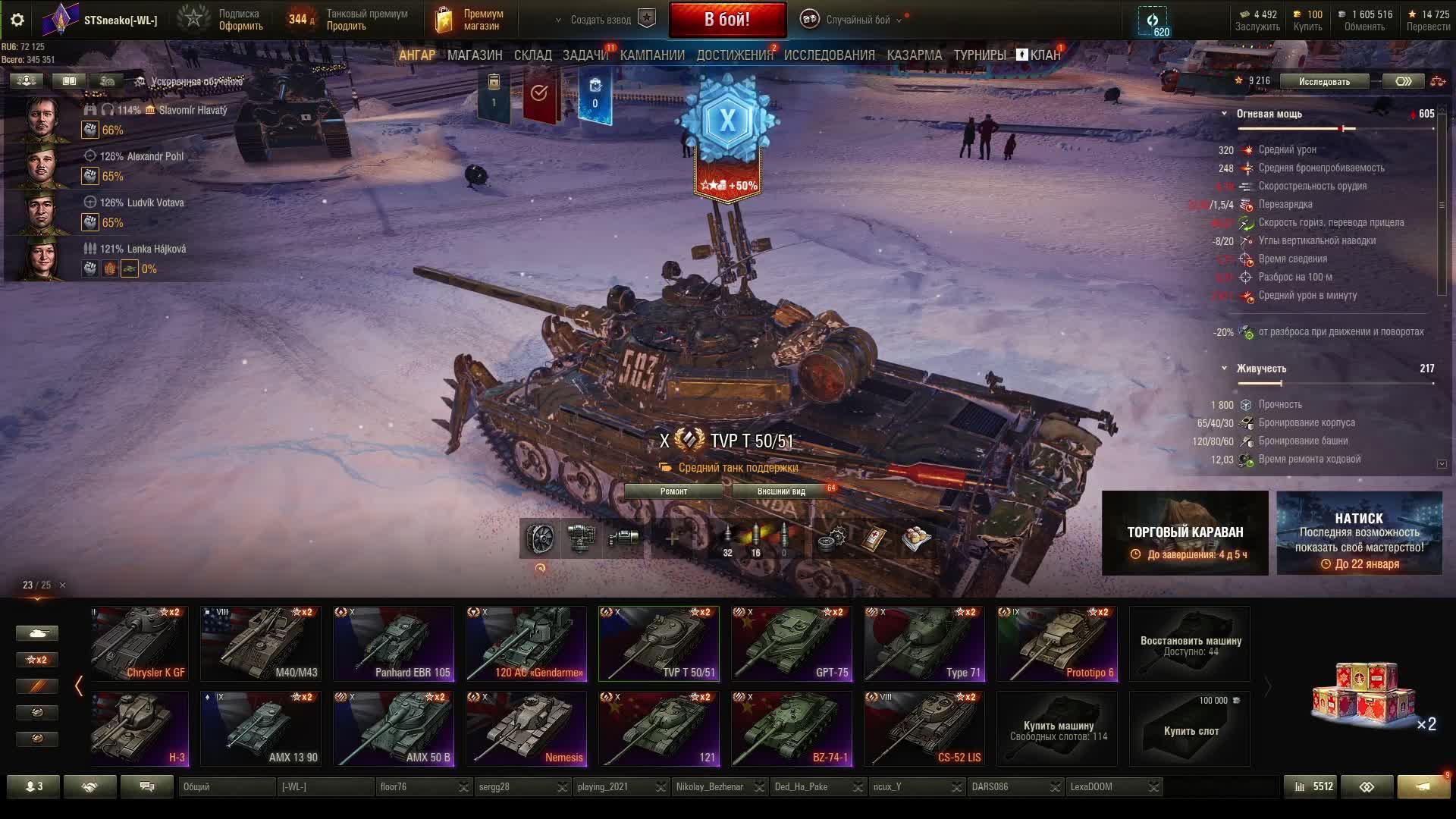Open the «Торговый караван» event banner
This screenshot has width=1456, height=819.
click(1185, 533)
